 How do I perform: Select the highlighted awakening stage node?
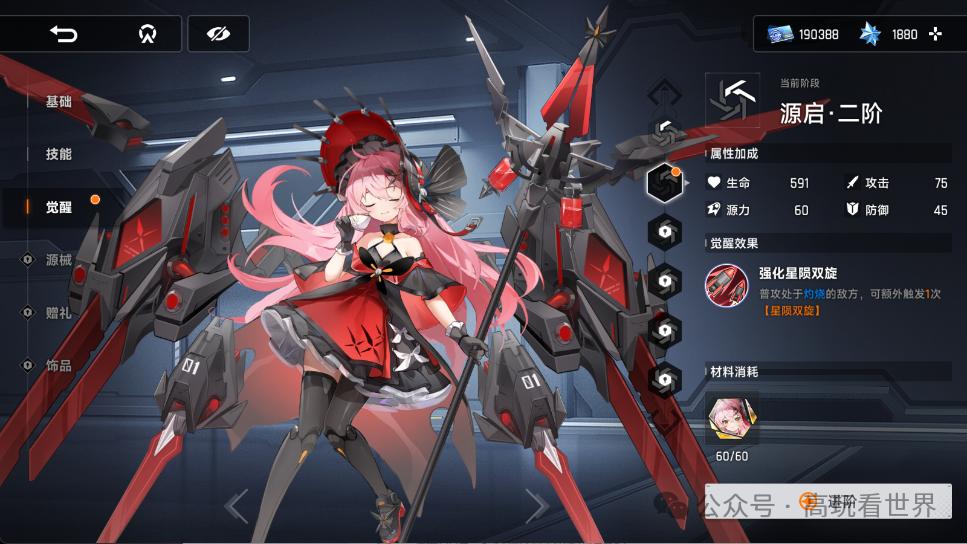pyautogui.click(x=664, y=182)
